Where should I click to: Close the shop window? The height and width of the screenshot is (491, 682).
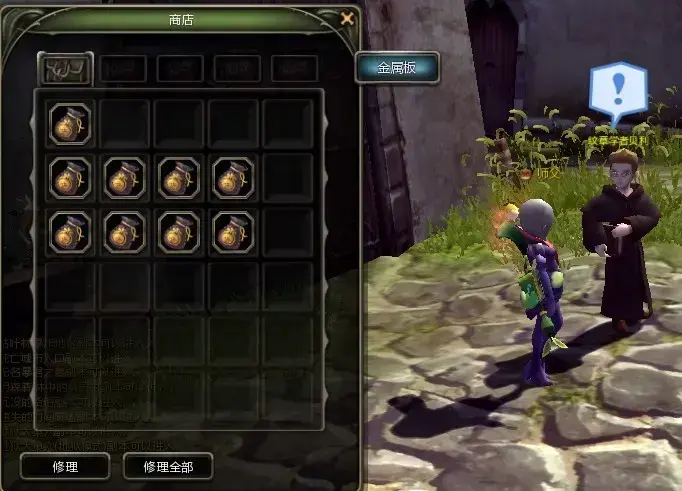click(347, 18)
